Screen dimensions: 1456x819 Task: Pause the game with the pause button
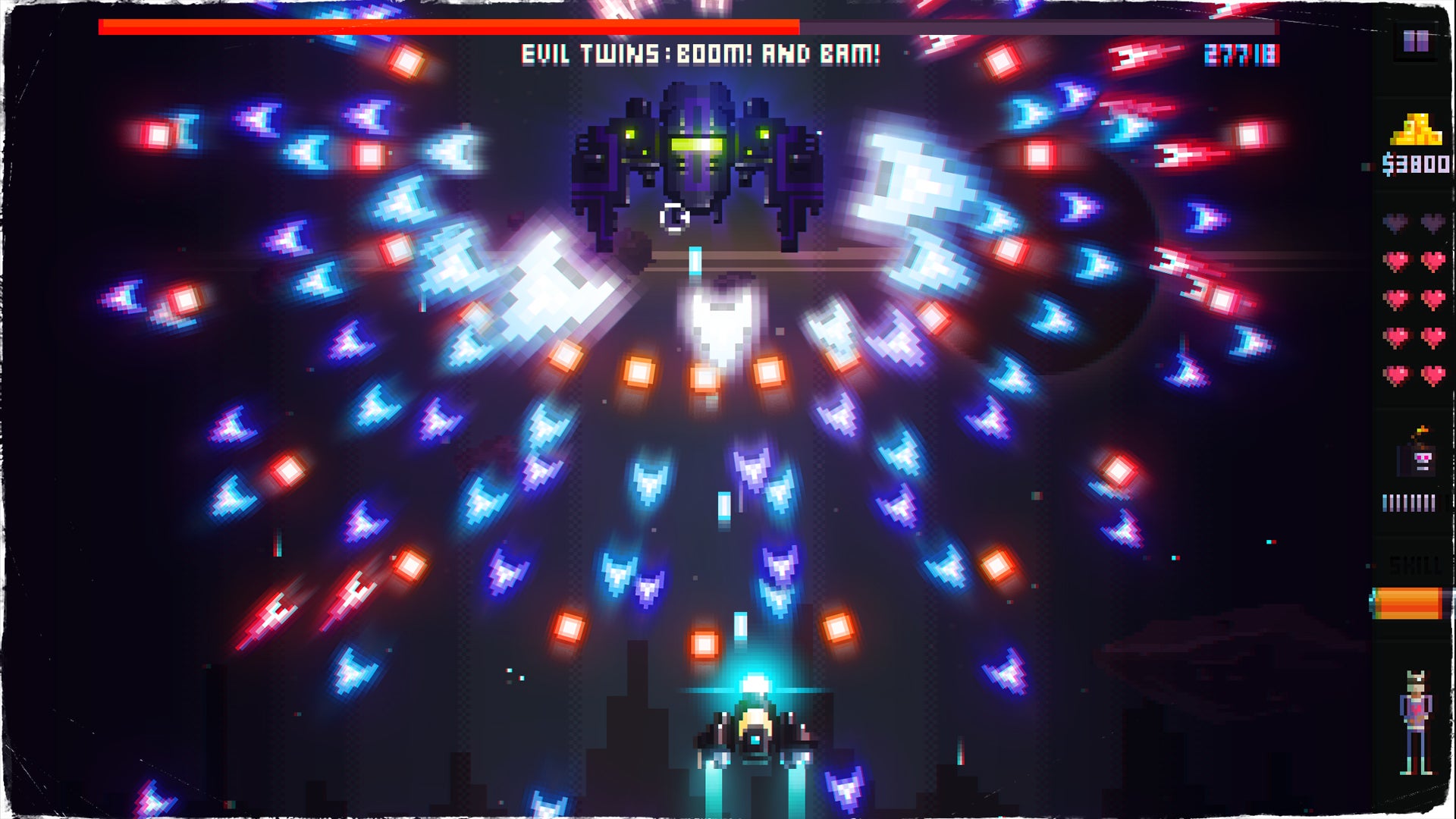click(x=1415, y=41)
